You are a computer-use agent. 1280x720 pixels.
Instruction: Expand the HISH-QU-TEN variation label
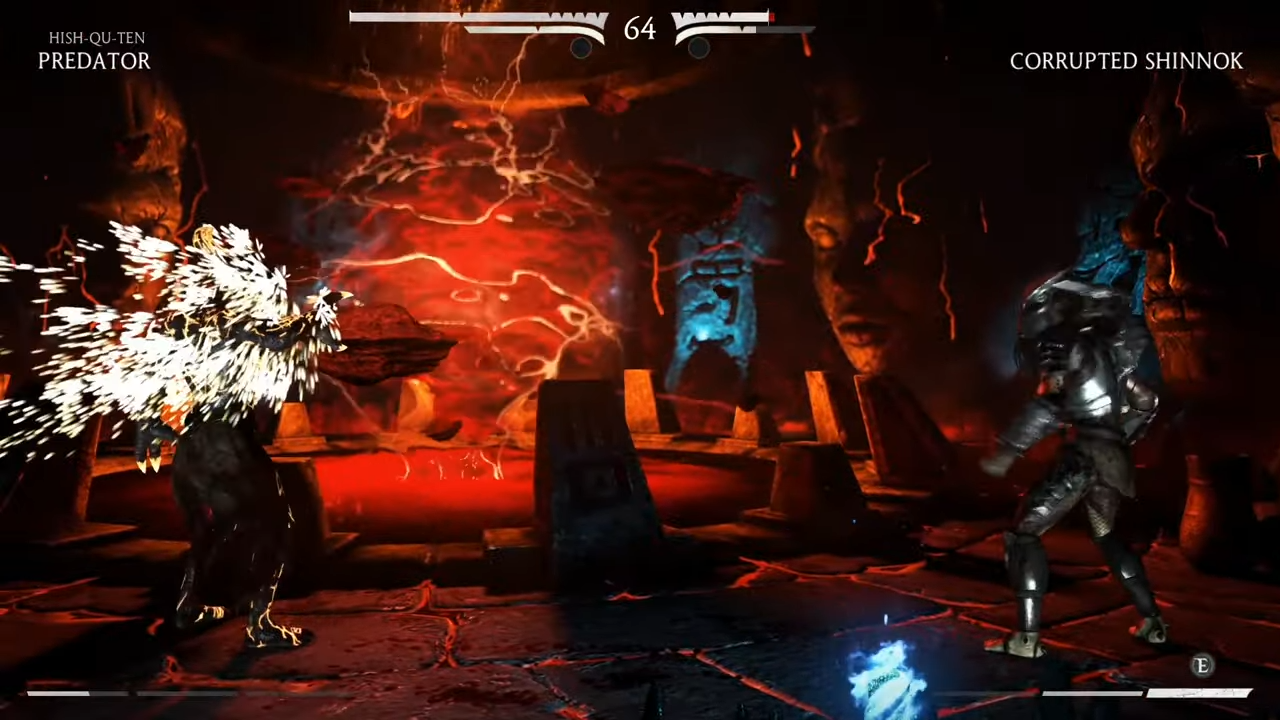[x=96, y=37]
